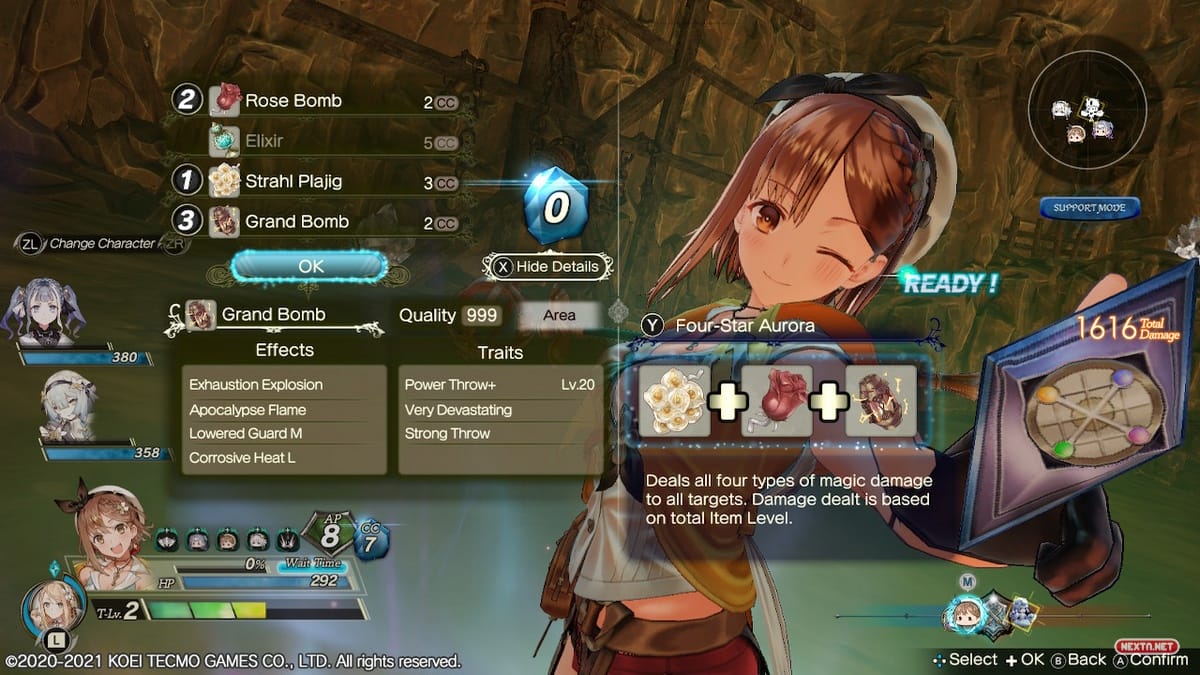This screenshot has width=1200, height=675.
Task: Choose the greyed-out Elixir entry
Action: coord(264,141)
